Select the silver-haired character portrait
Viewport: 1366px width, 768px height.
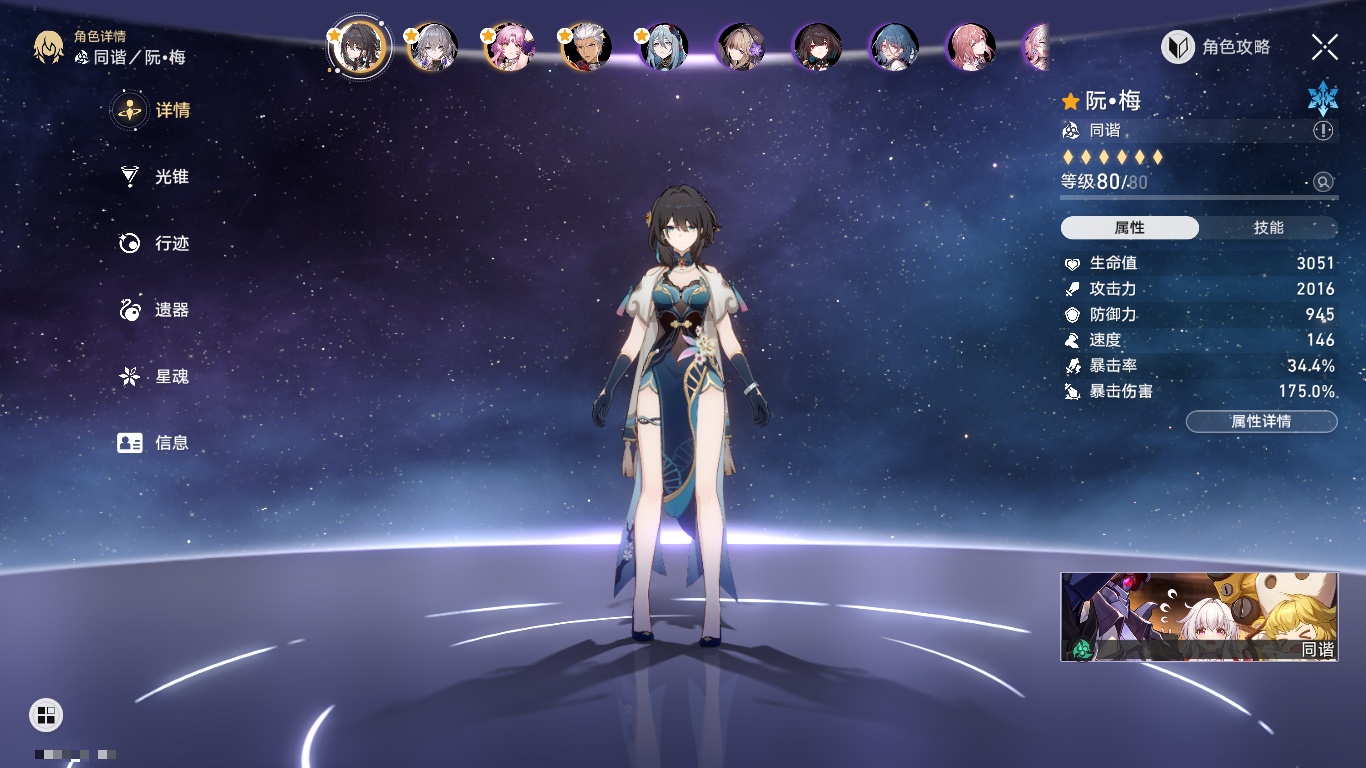pyautogui.click(x=433, y=47)
